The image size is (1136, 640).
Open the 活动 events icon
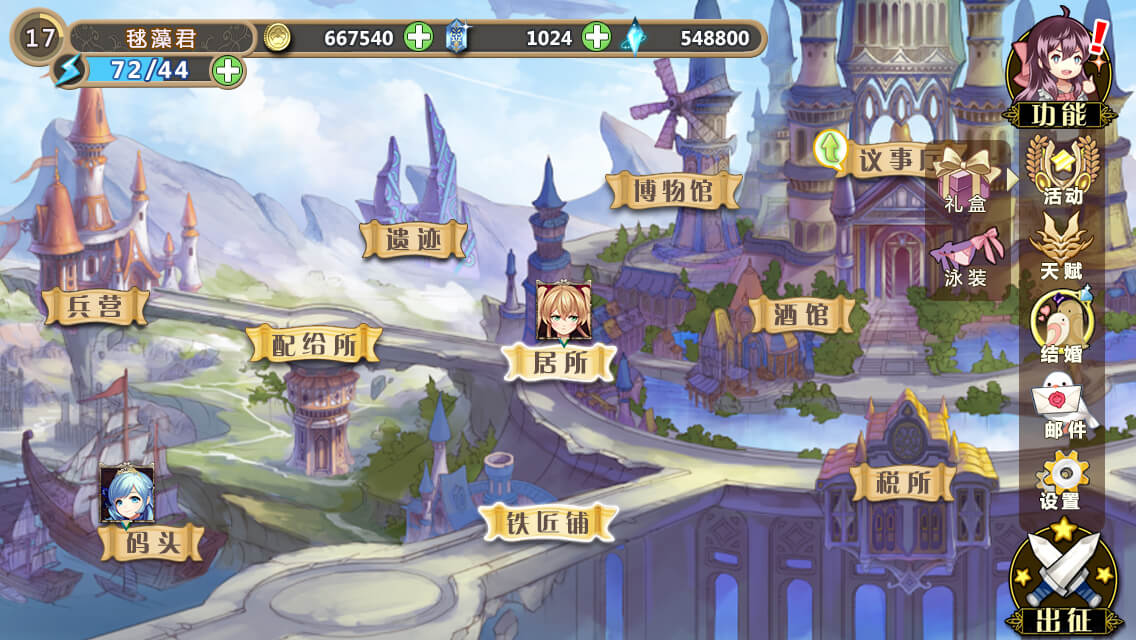pyautogui.click(x=1062, y=168)
